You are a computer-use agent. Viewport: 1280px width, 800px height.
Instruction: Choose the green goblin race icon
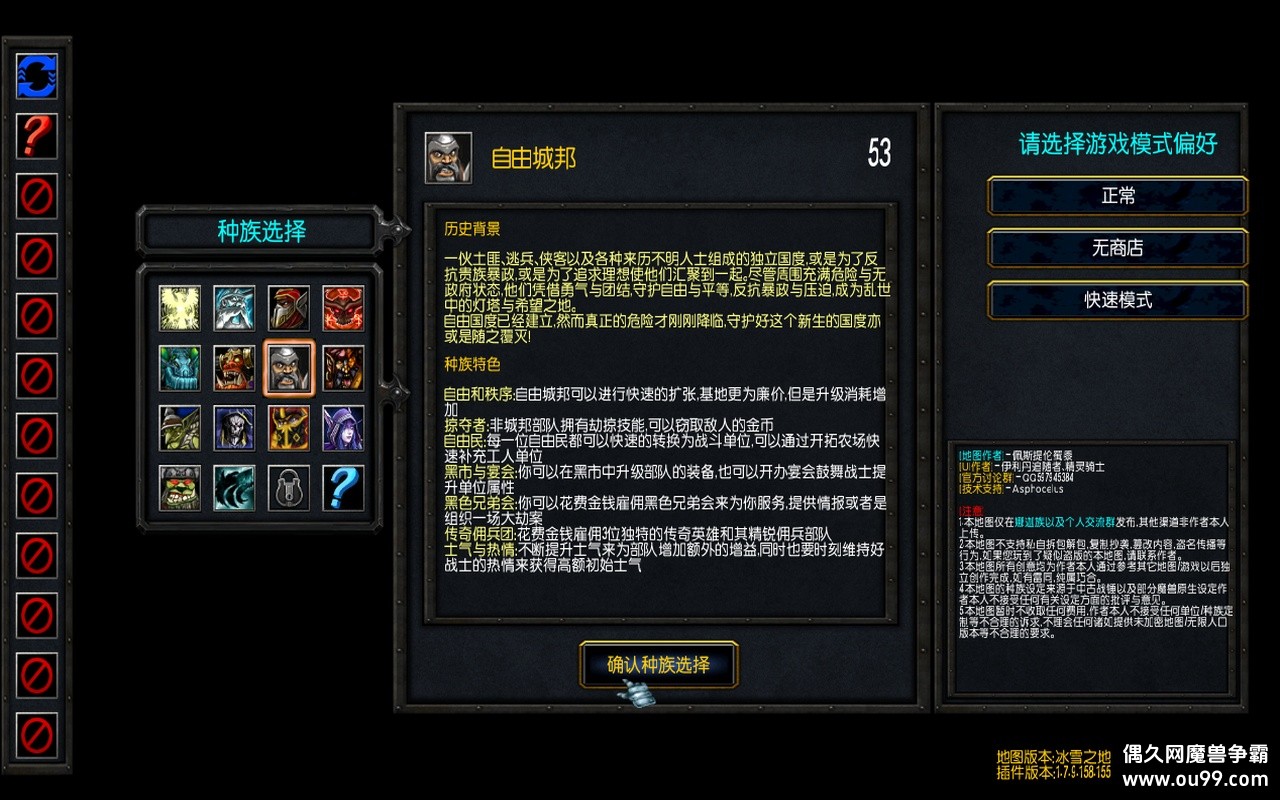(180, 428)
